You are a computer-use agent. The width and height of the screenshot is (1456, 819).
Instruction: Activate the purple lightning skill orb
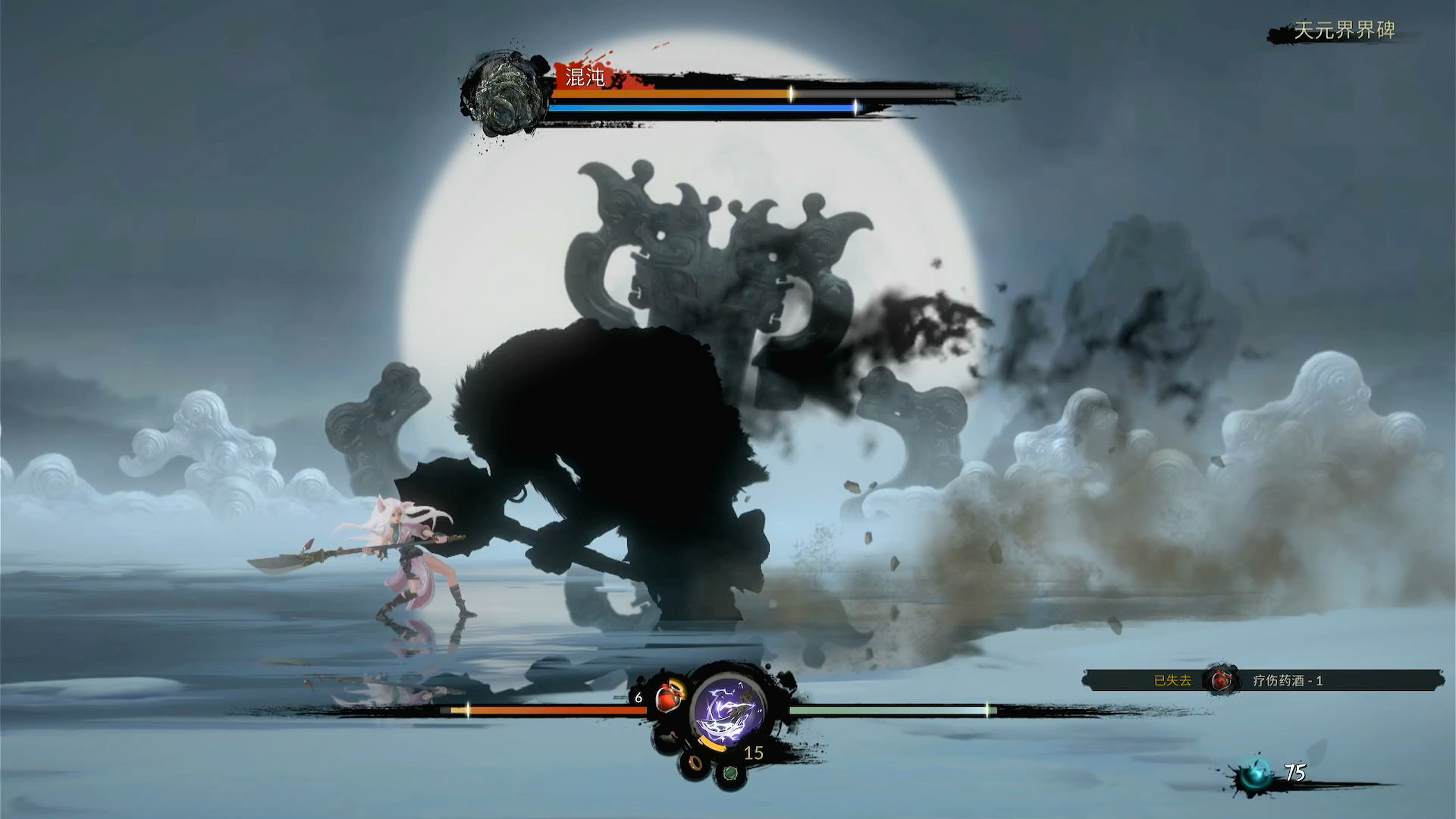click(x=728, y=709)
